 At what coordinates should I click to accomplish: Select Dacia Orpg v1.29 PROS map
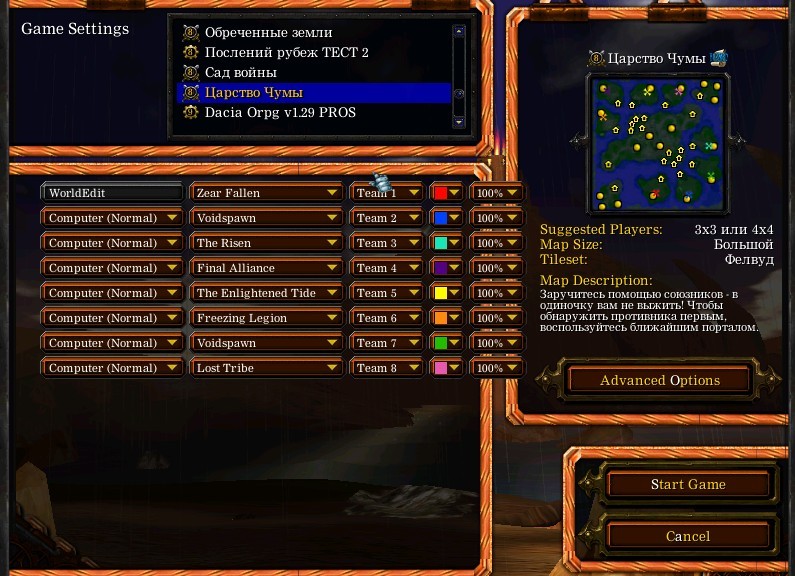[x=280, y=112]
